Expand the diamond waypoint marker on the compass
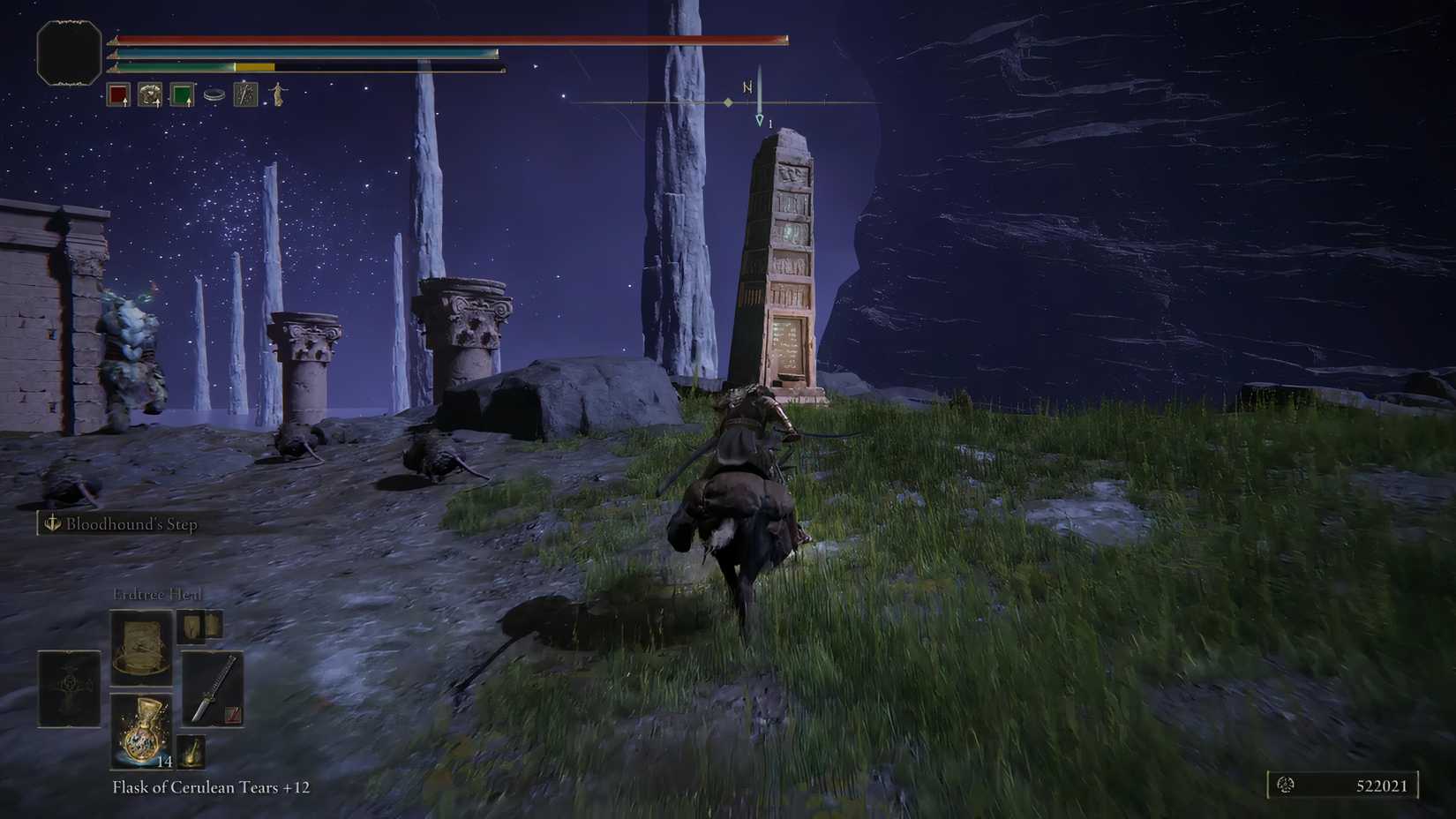Image resolution: width=1456 pixels, height=819 pixels. (x=727, y=103)
